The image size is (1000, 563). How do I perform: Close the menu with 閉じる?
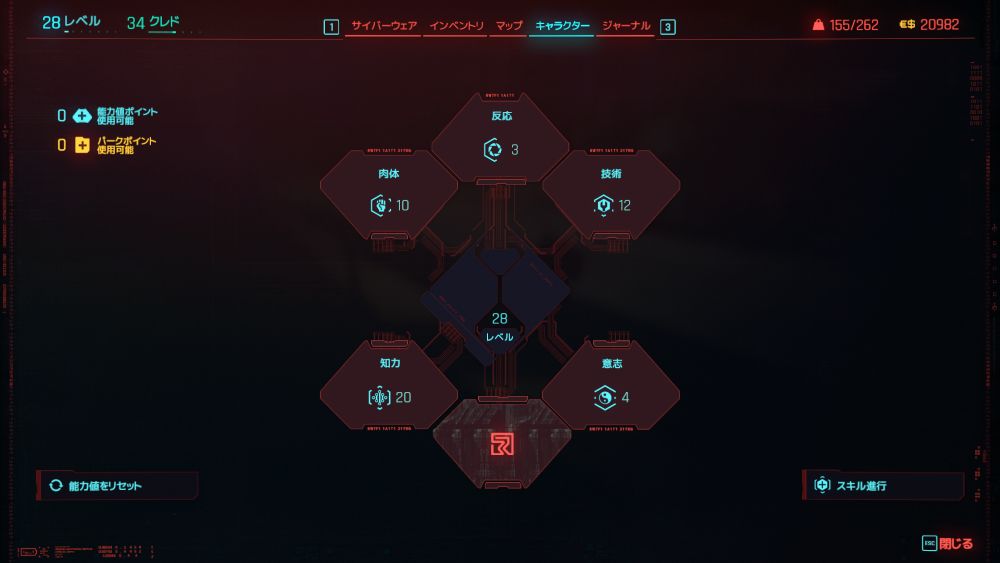pyautogui.click(x=948, y=544)
